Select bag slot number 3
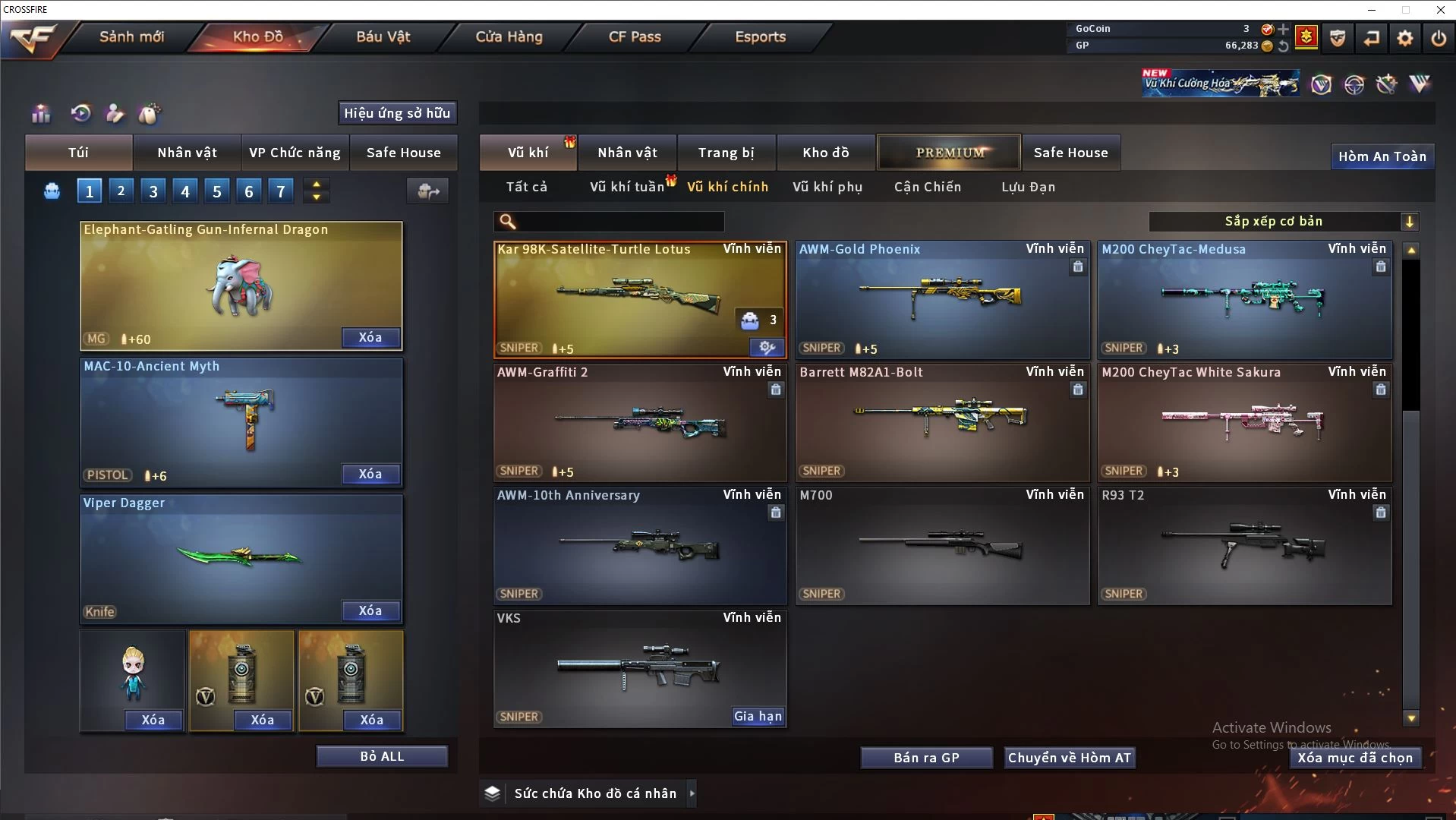 pyautogui.click(x=153, y=191)
